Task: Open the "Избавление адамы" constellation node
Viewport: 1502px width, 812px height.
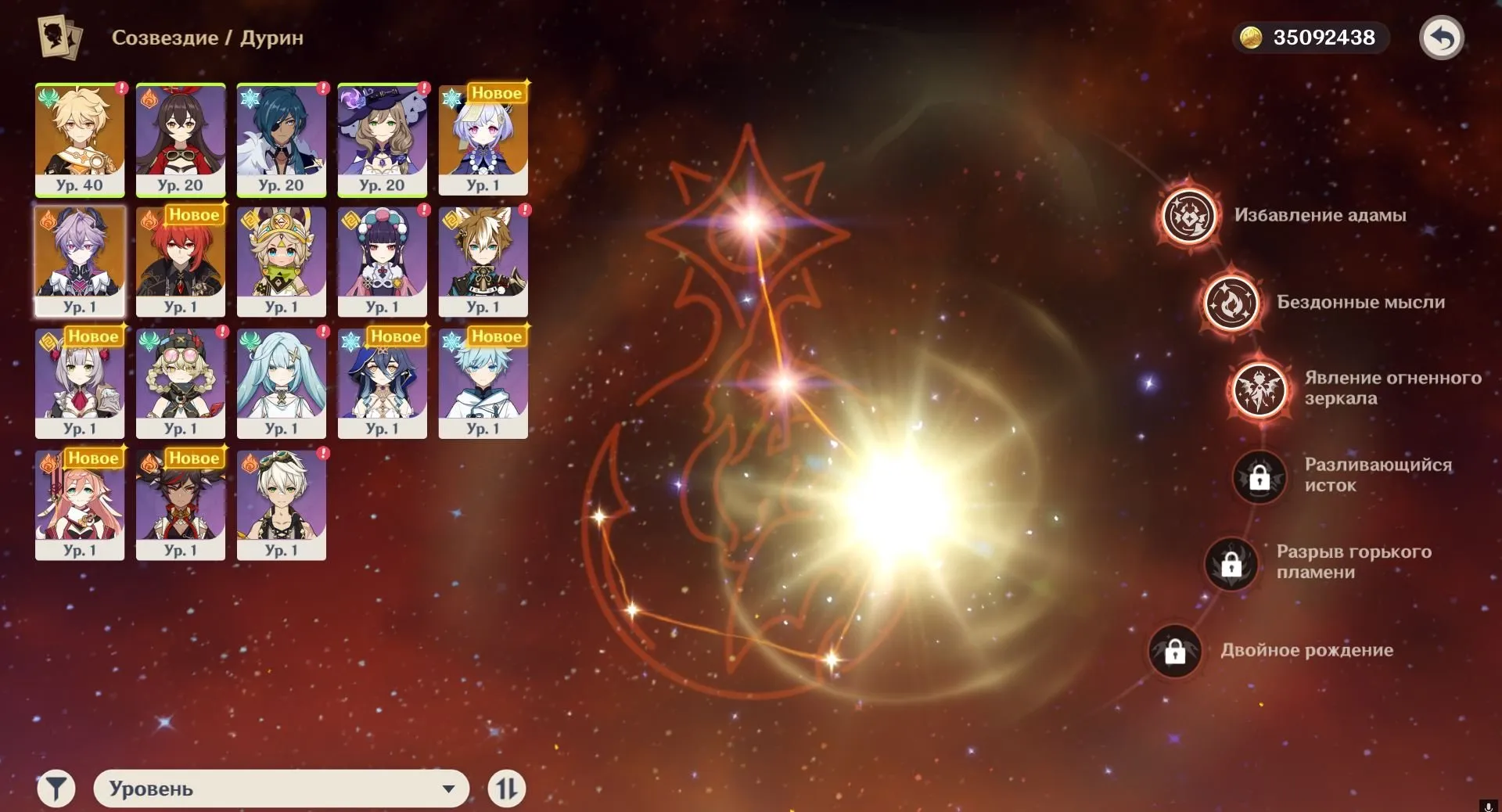Action: [x=1188, y=216]
